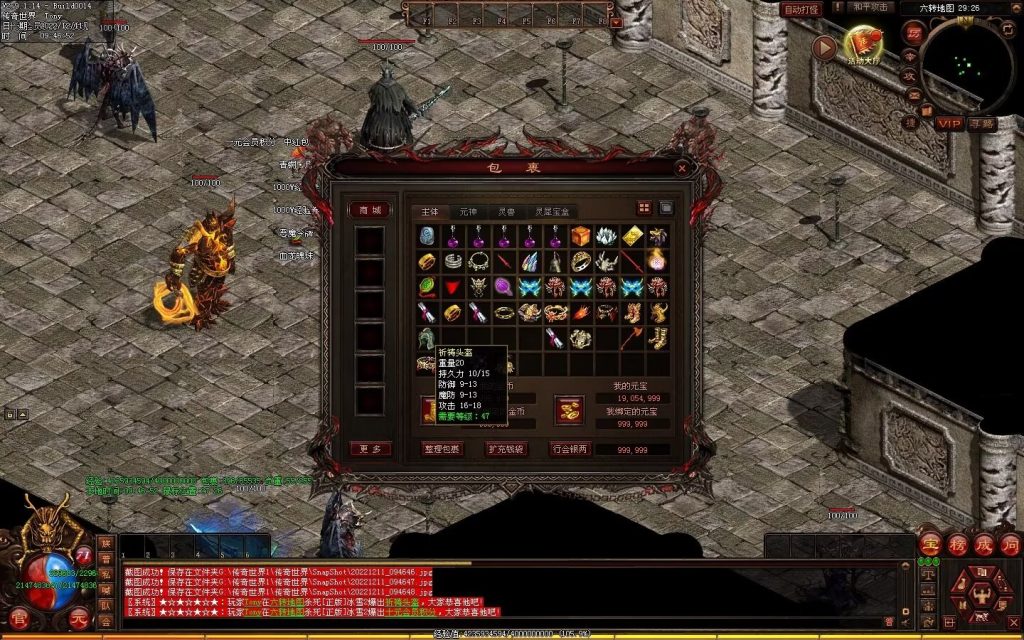Select the orange treasure box item
This screenshot has height=640, width=1024.
click(582, 235)
